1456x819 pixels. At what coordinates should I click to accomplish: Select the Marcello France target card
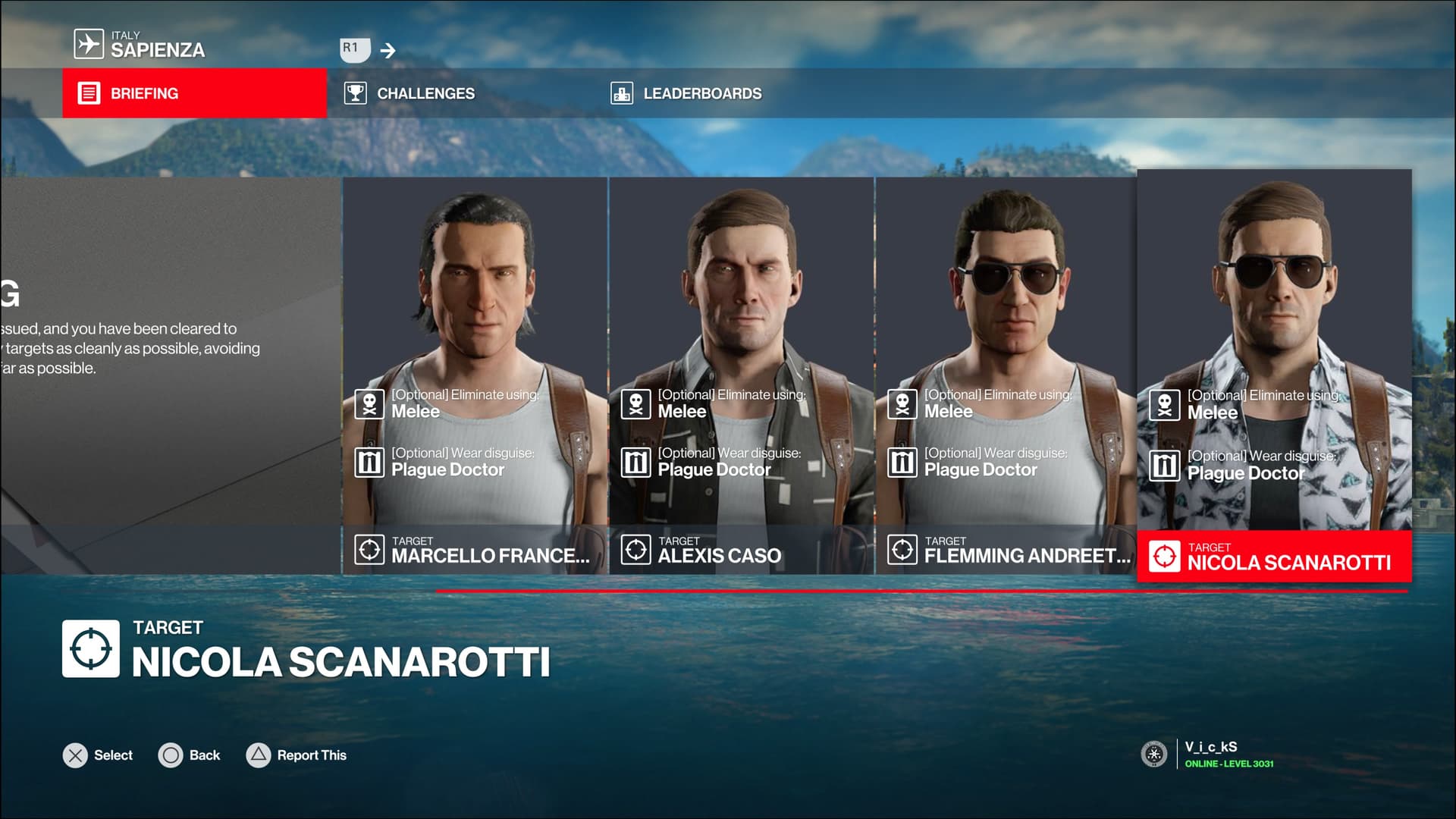pyautogui.click(x=475, y=375)
